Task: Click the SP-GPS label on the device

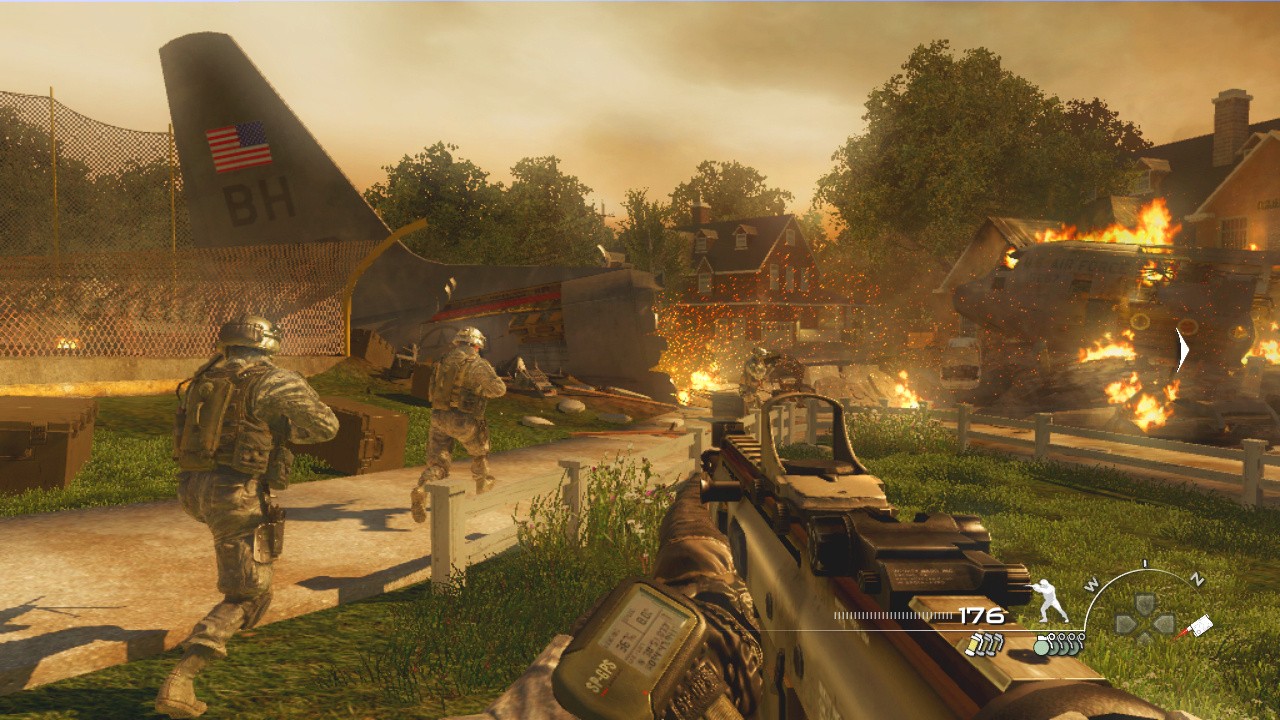Action: point(603,673)
